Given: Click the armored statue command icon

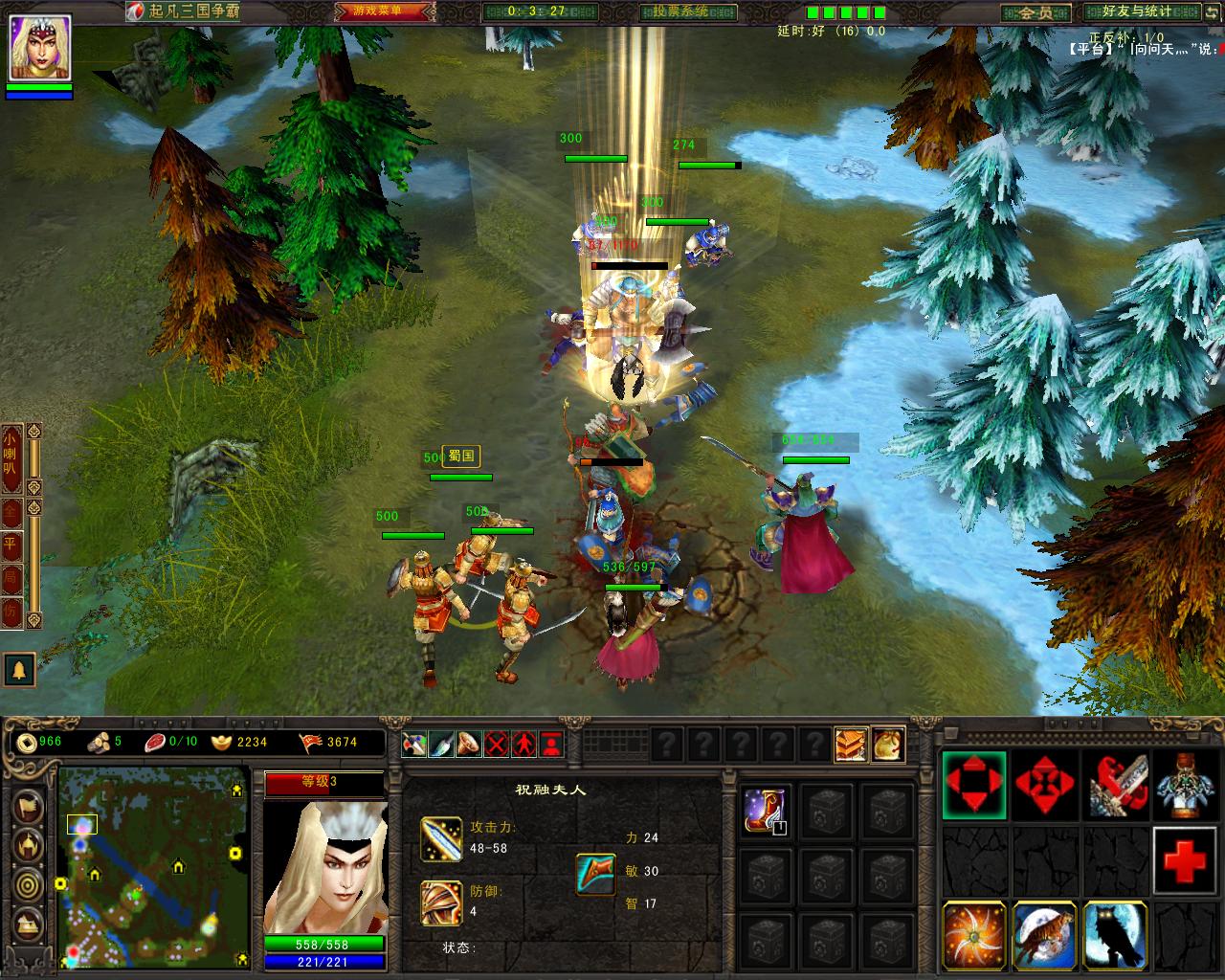Looking at the screenshot, I should [1188, 785].
